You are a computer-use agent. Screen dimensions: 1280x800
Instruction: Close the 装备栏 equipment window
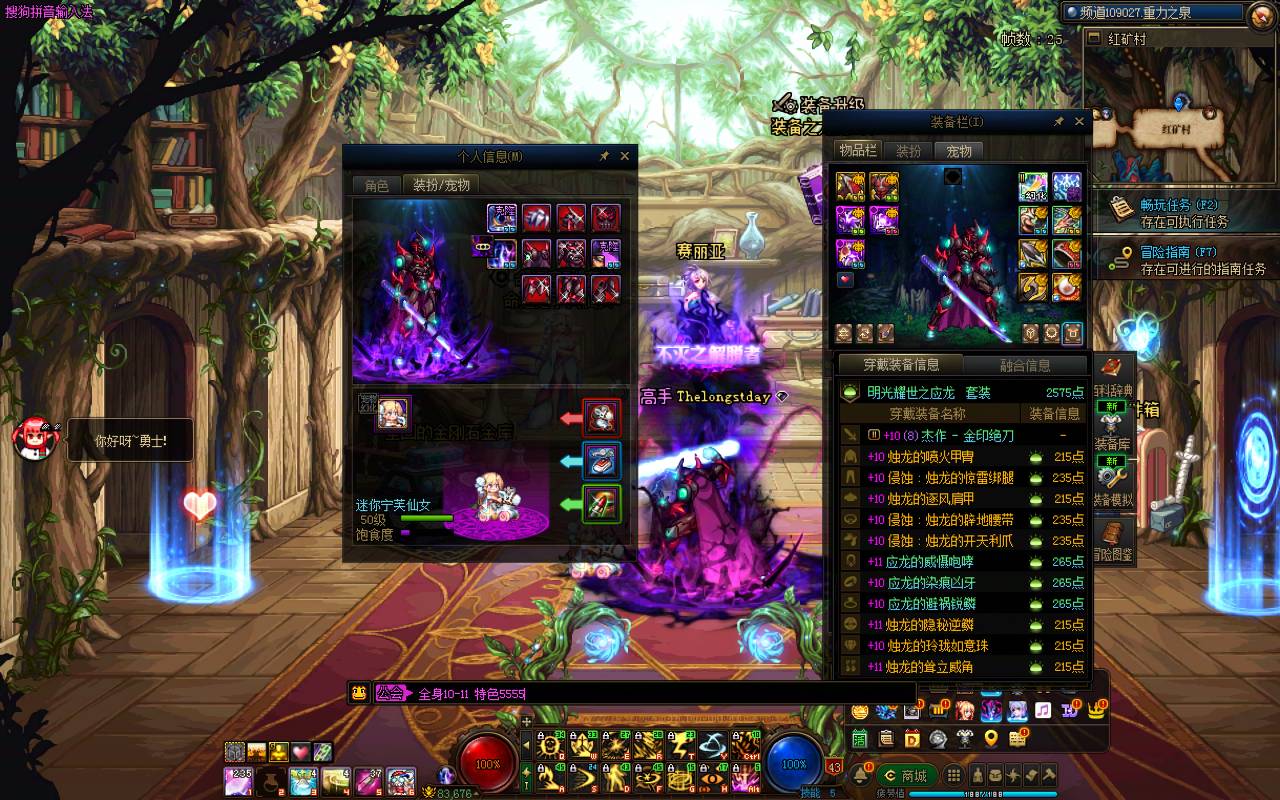(x=1079, y=122)
